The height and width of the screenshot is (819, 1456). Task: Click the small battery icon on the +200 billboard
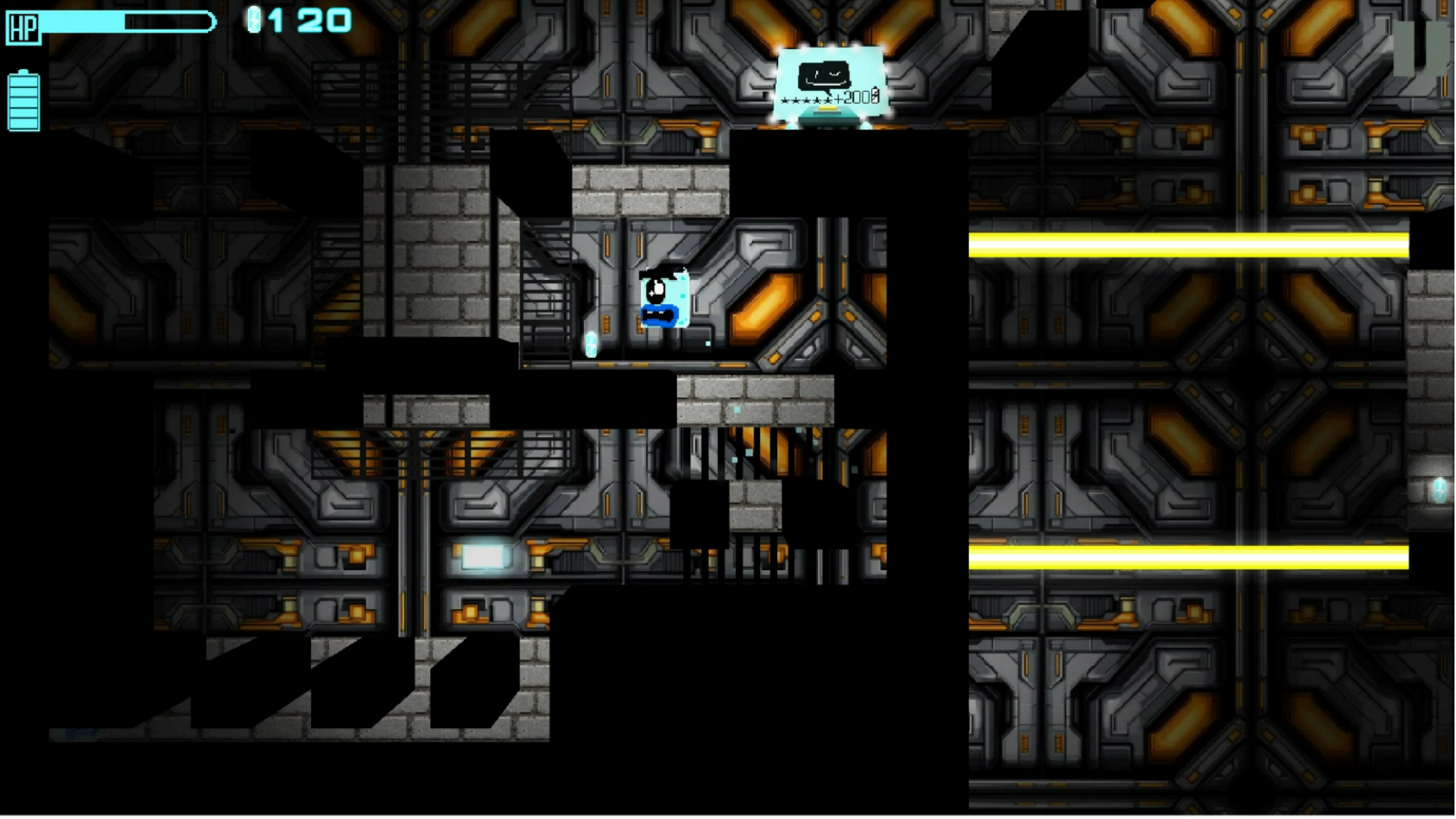[x=874, y=96]
